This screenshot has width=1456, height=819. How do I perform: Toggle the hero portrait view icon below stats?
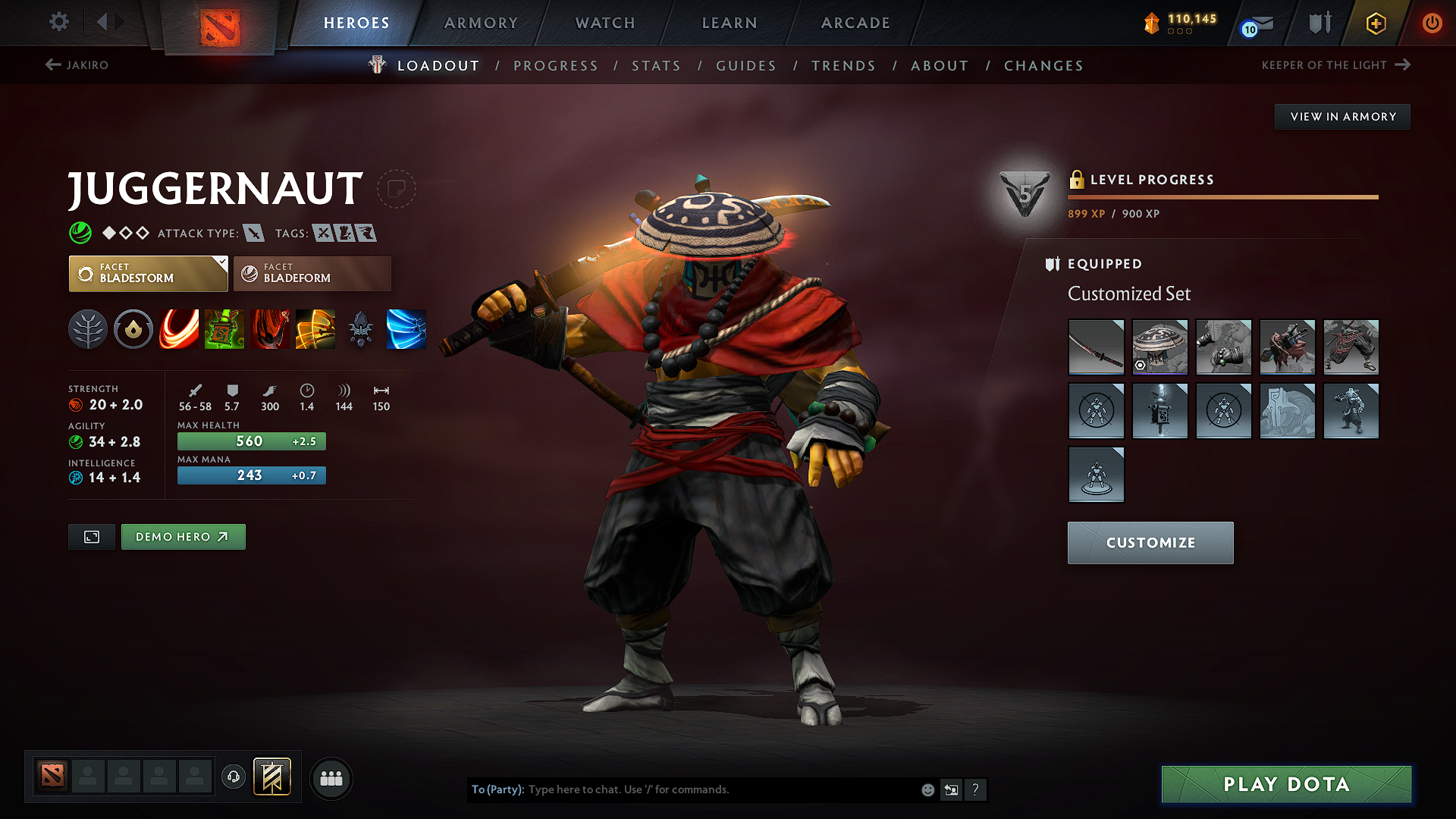(x=91, y=536)
